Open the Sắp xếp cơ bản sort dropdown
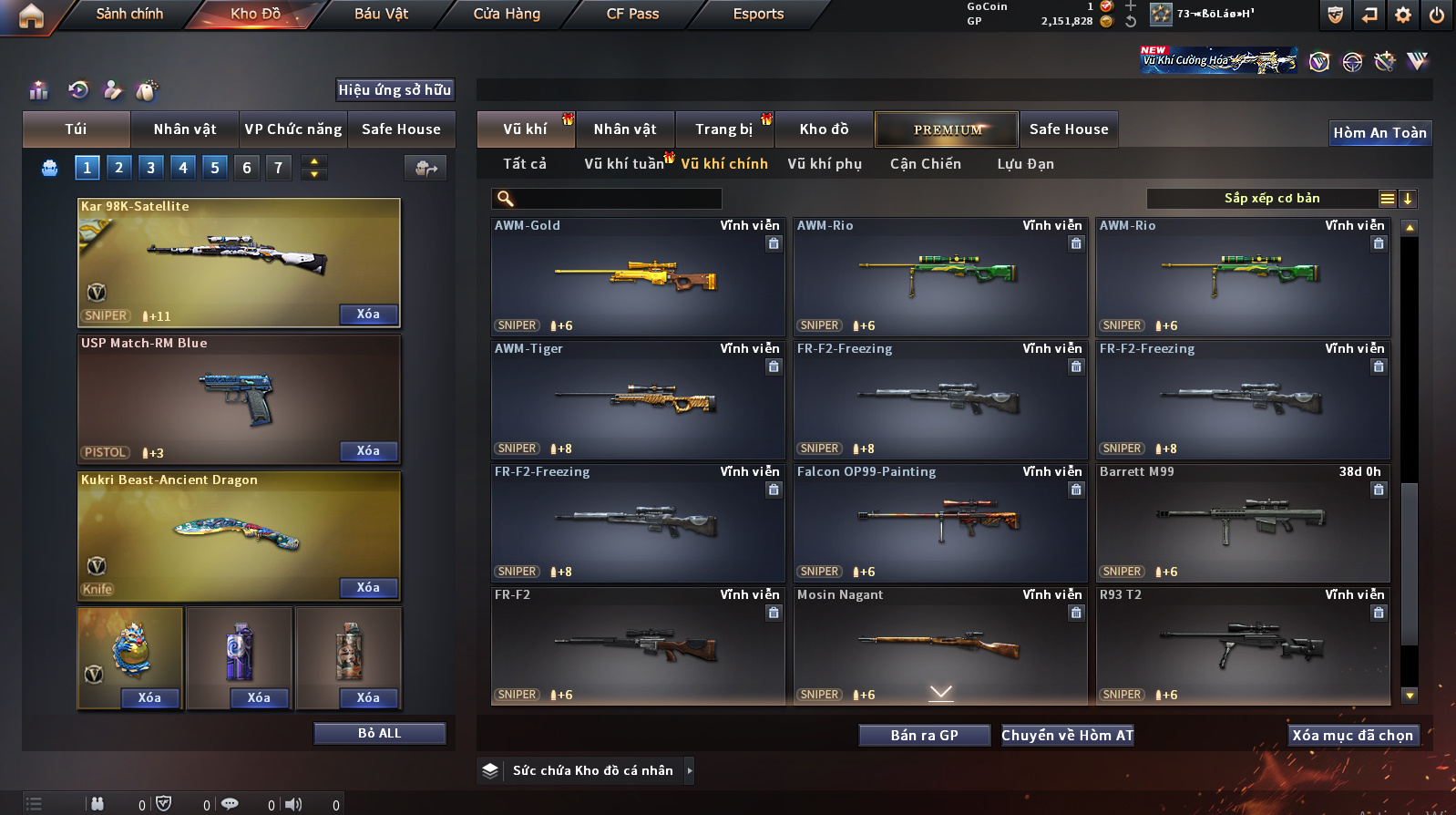This screenshot has height=815, width=1456. [x=1271, y=199]
